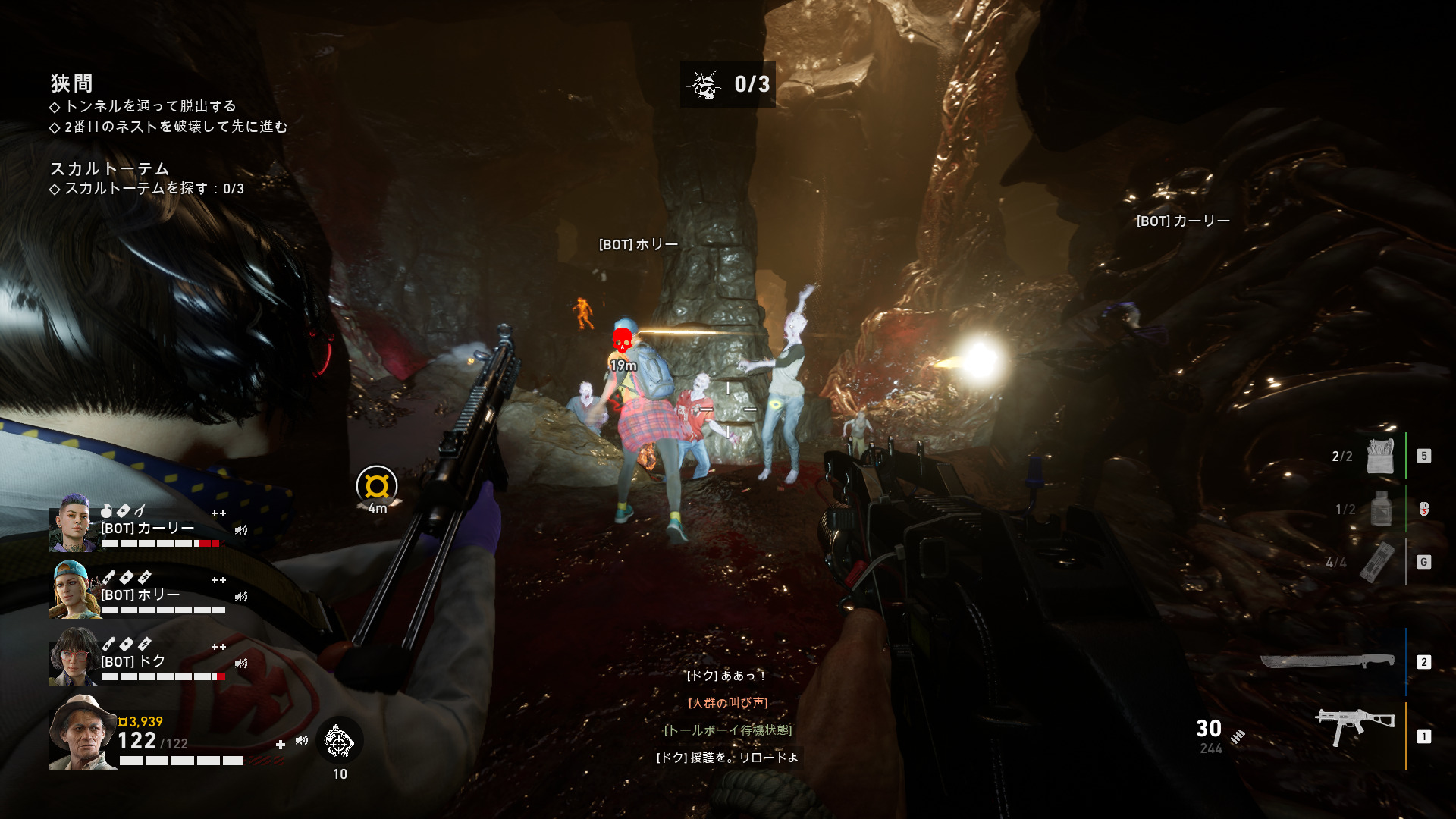The width and height of the screenshot is (1456, 819).
Task: Select teammate ドク's portrait
Action: [73, 656]
